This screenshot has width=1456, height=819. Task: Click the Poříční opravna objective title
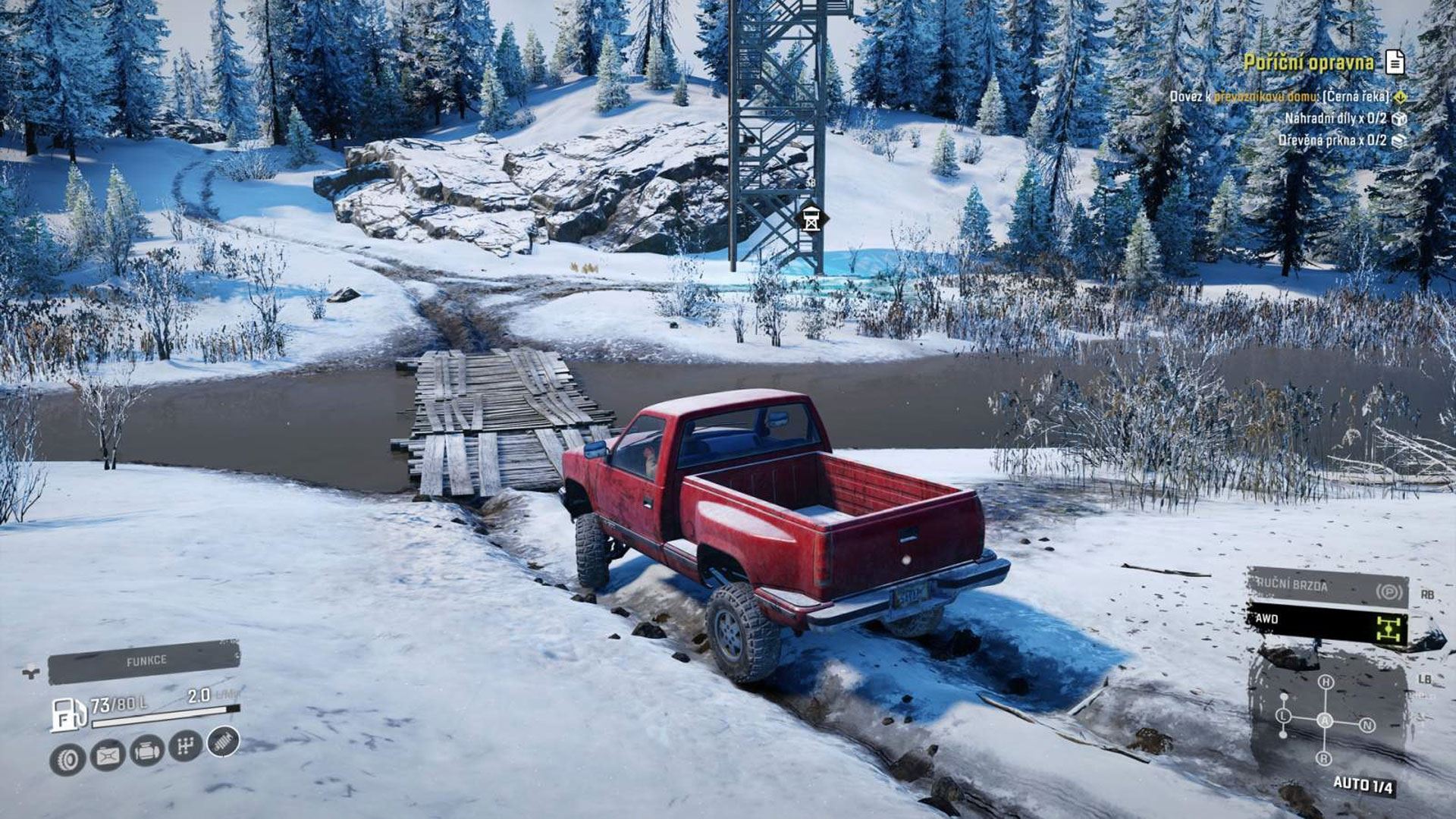pyautogui.click(x=1308, y=62)
